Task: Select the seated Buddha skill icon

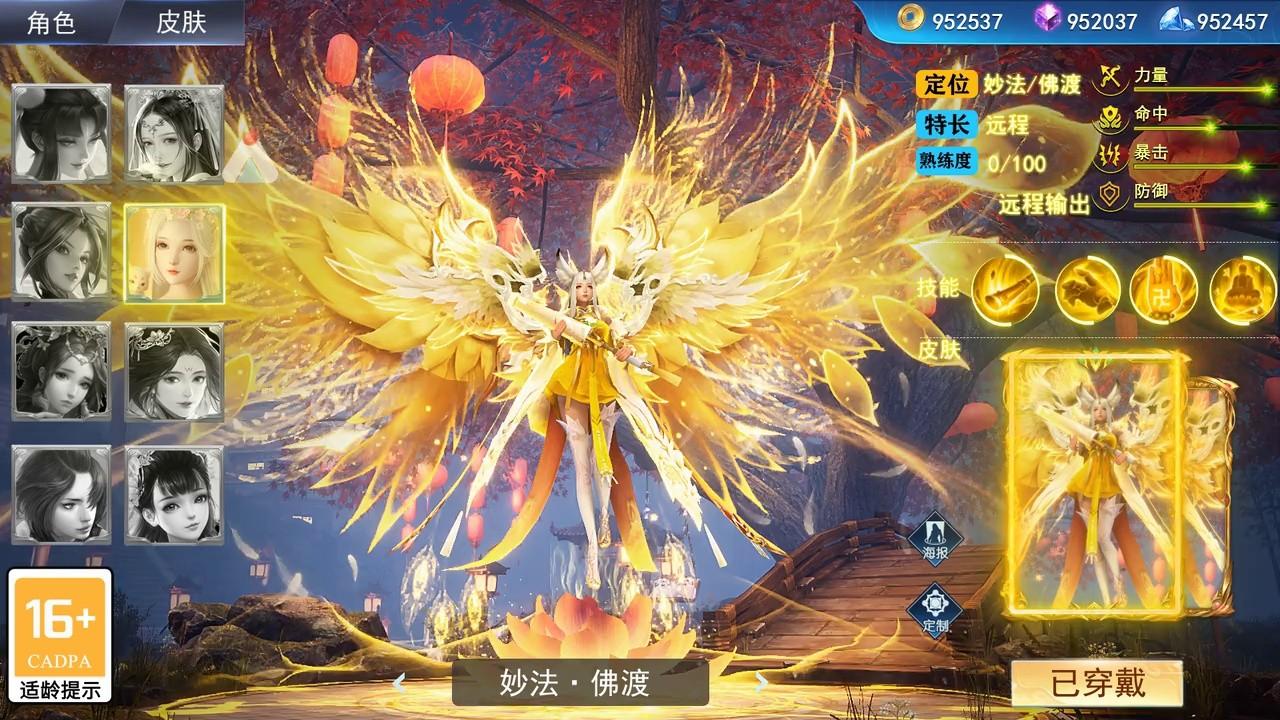Action: (x=1243, y=289)
